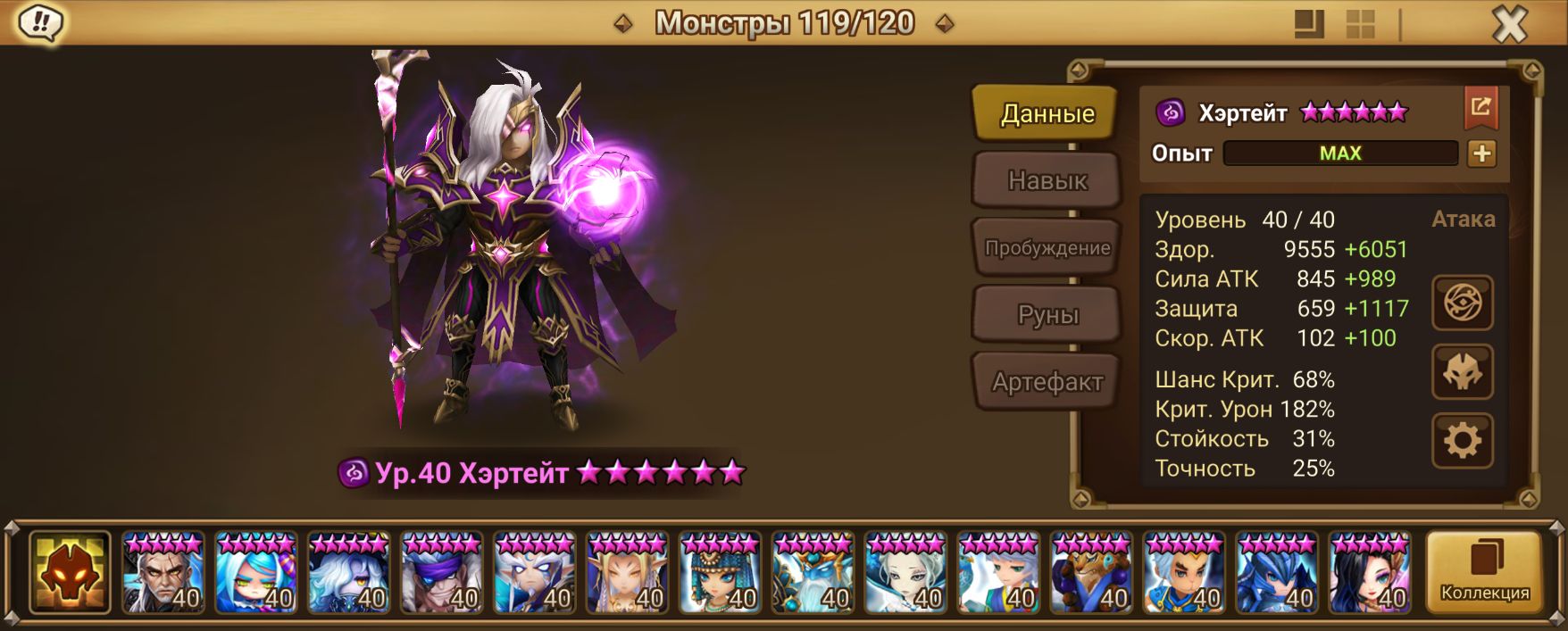Viewport: 1568px width, 631px height.
Task: Switch to the Навык tab
Action: 1047,180
